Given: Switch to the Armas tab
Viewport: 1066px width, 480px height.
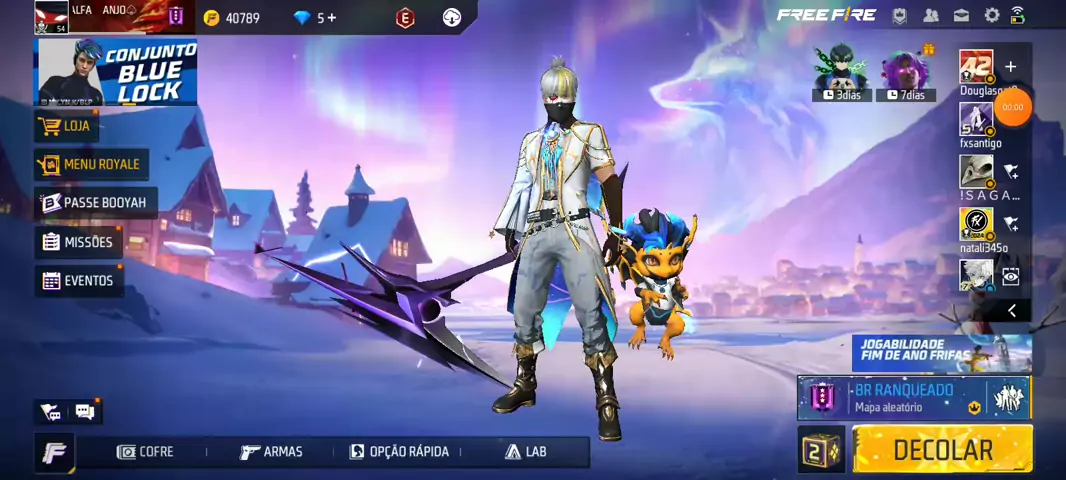Looking at the screenshot, I should (271, 452).
